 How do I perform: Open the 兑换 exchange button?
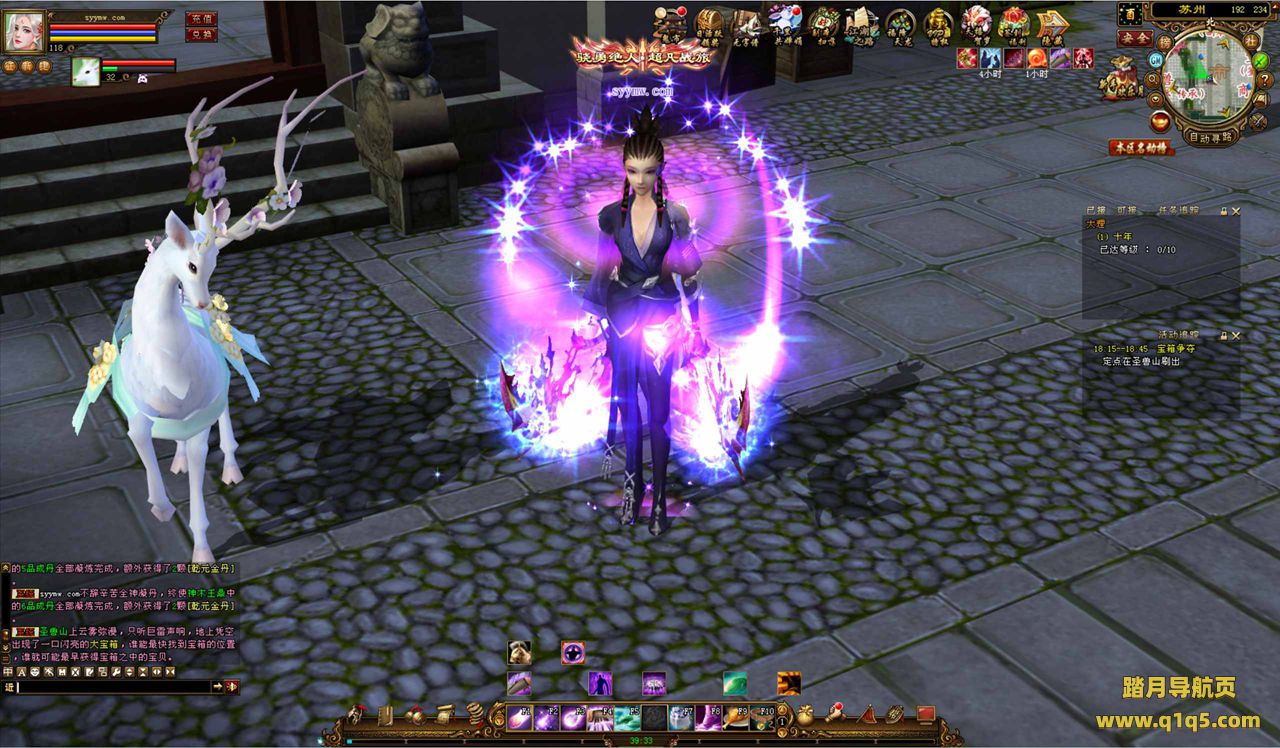(201, 35)
